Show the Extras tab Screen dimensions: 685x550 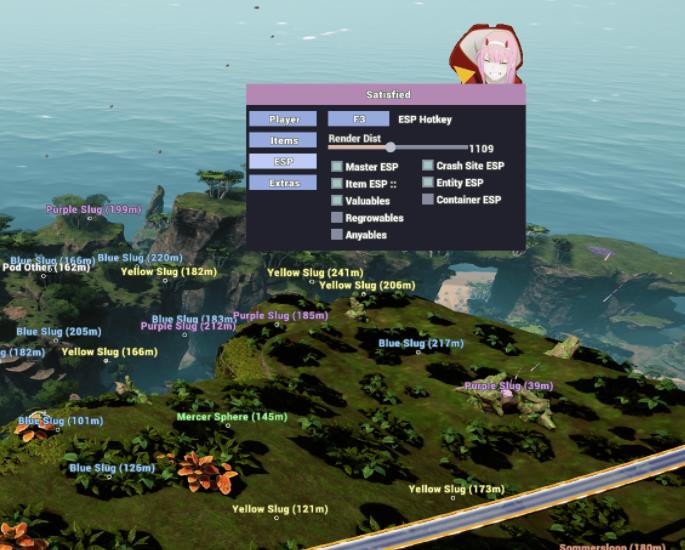coord(284,183)
